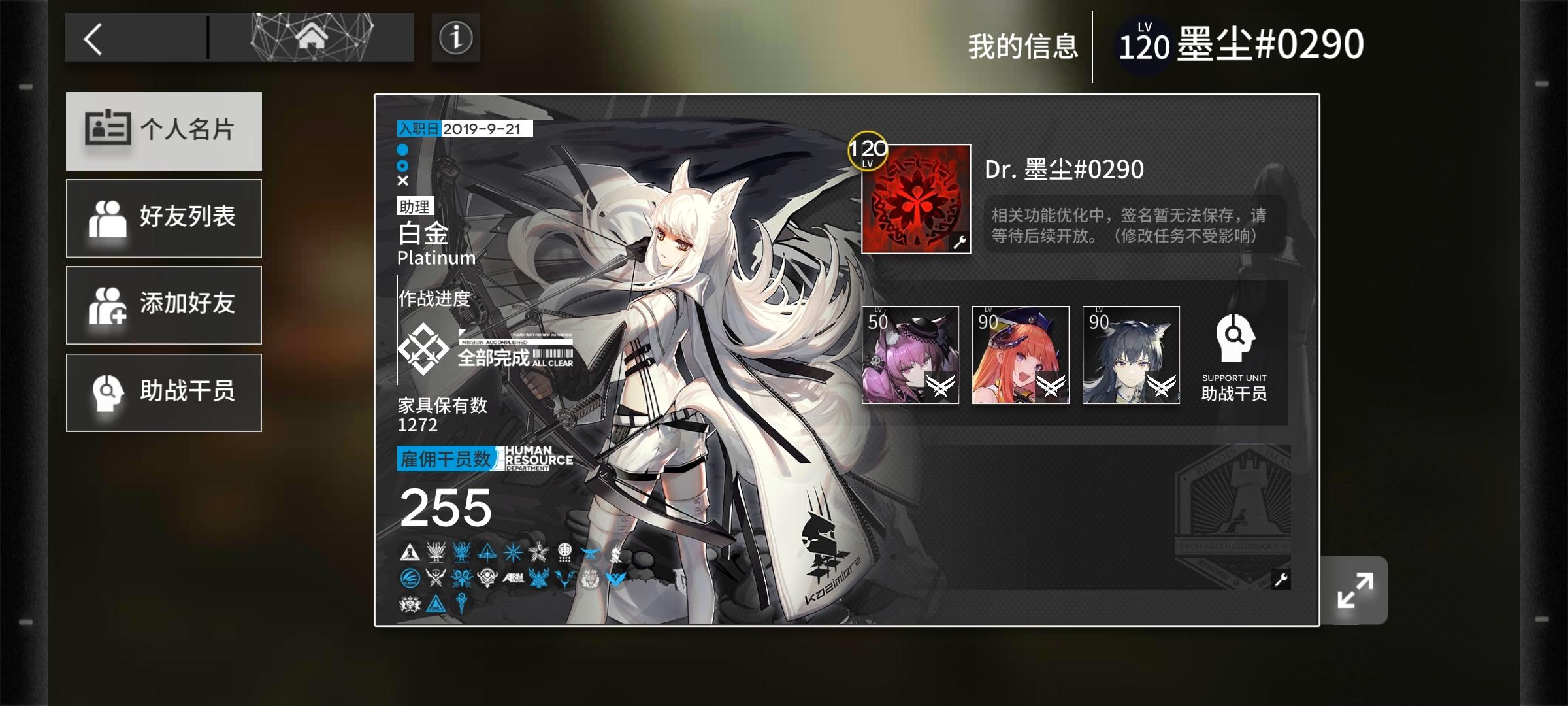Viewport: 1568px width, 706px height.
Task: Select the 添加好友 add friend icon
Action: tap(108, 305)
